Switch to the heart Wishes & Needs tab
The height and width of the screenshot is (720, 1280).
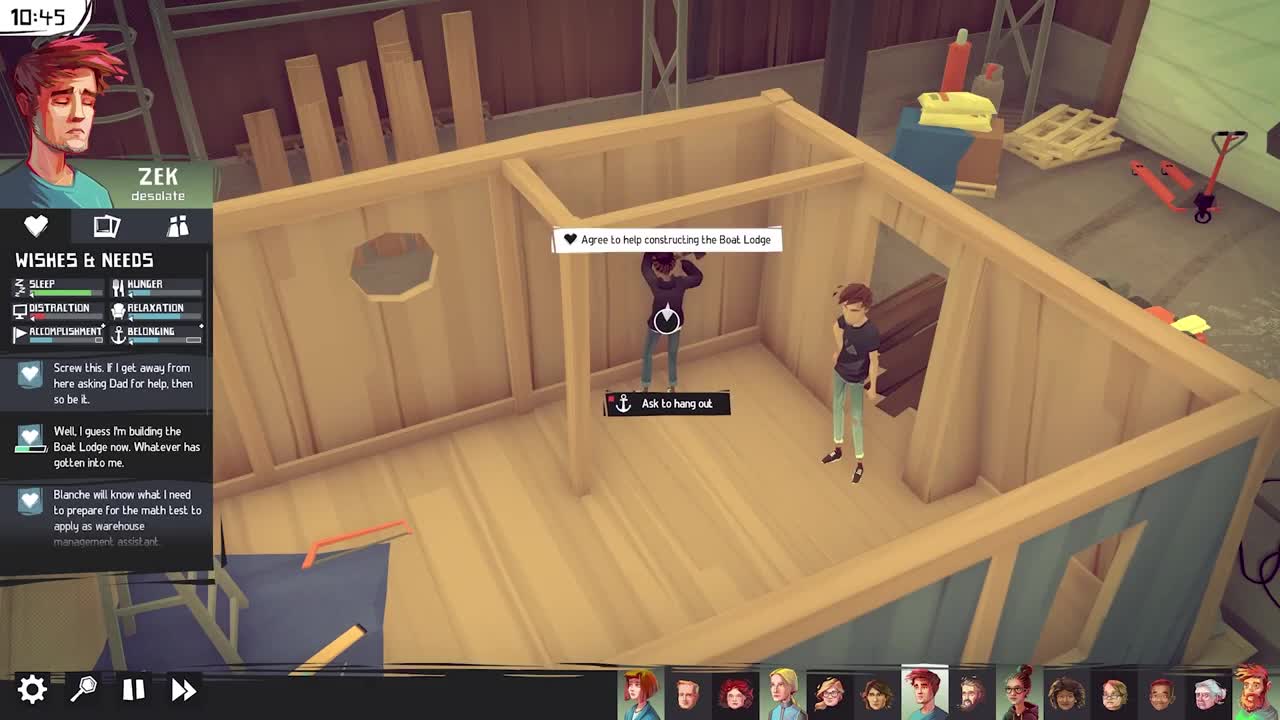(x=36, y=226)
